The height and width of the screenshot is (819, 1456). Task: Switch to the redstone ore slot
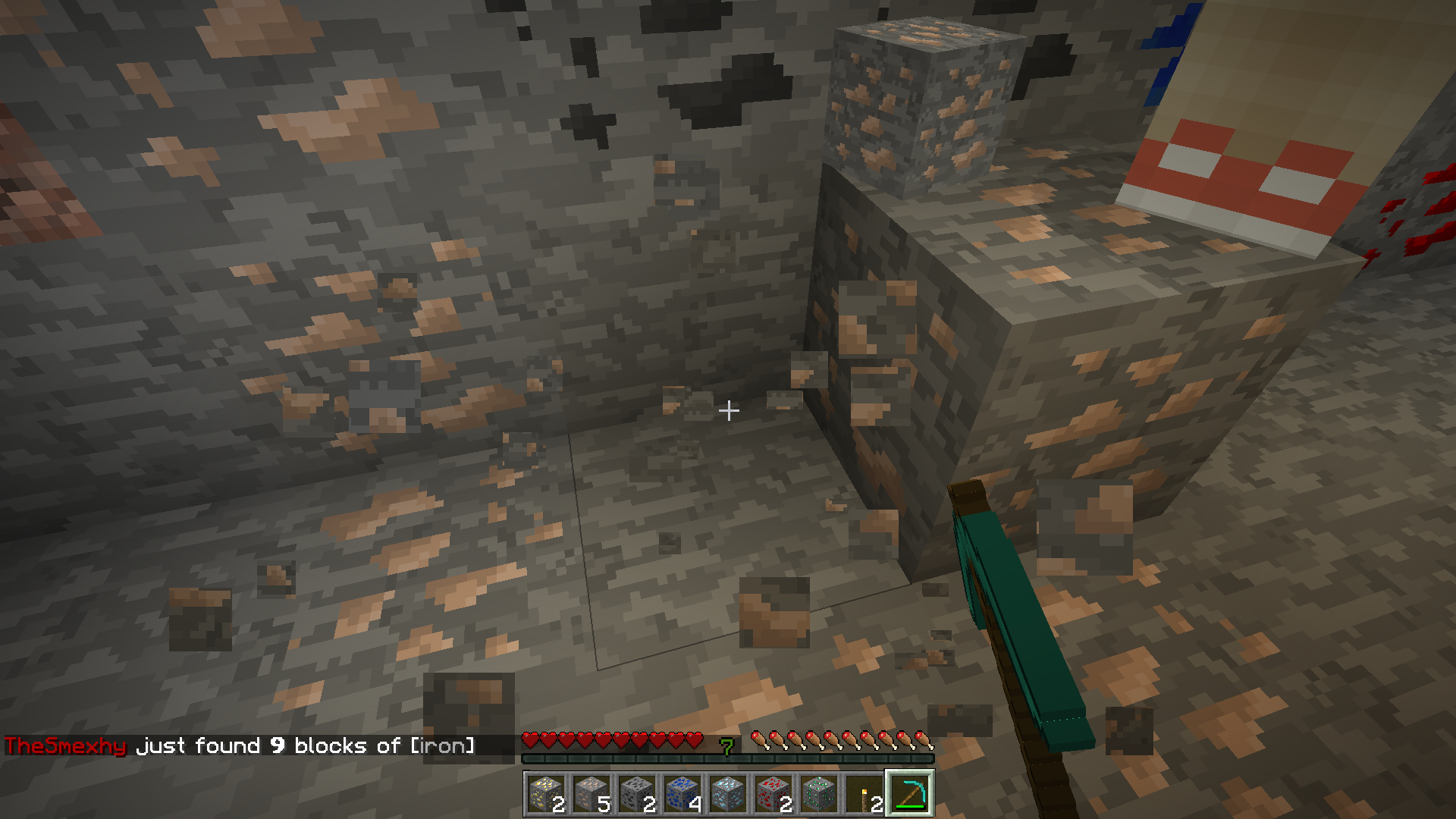(x=773, y=794)
